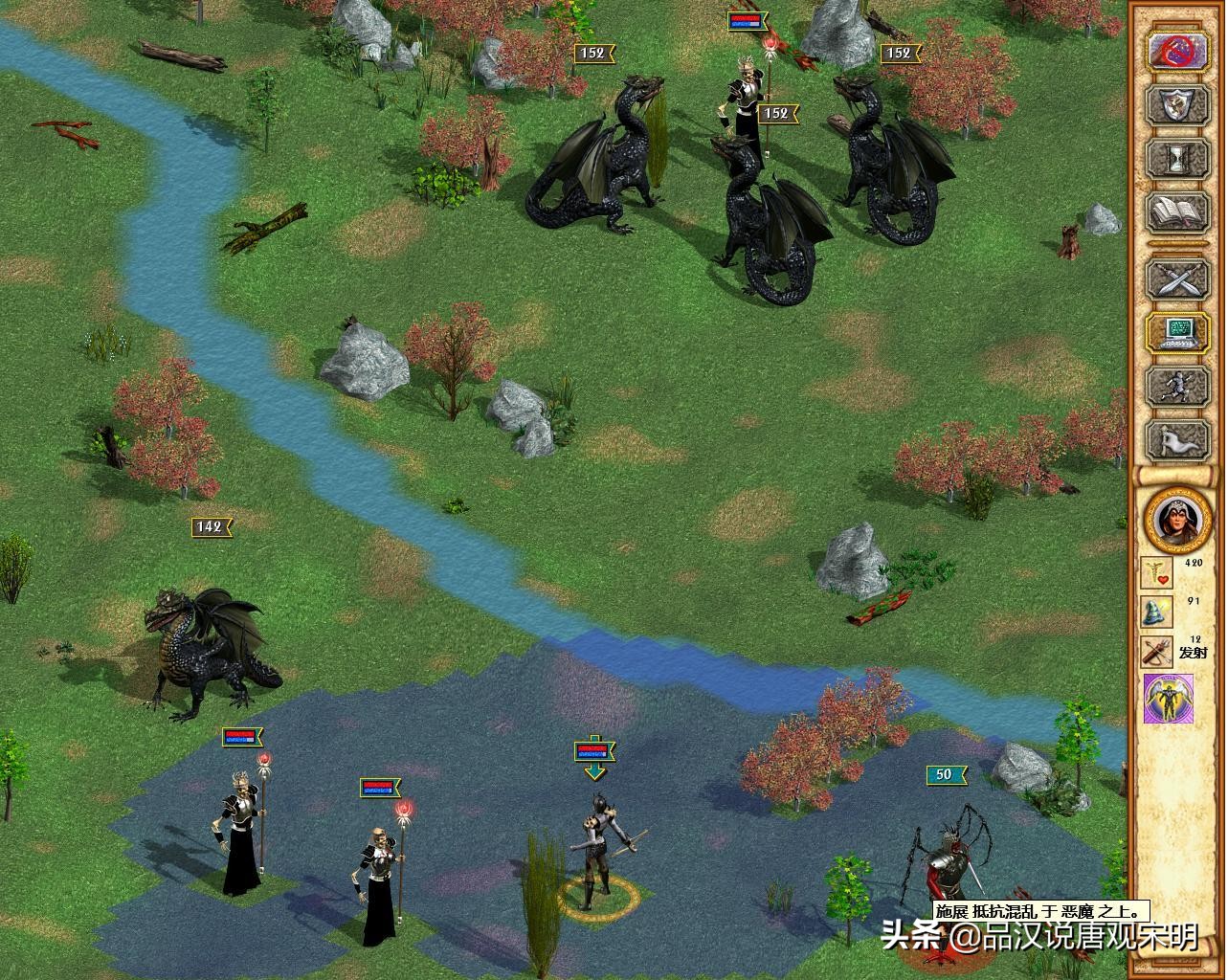The height and width of the screenshot is (980, 1228).
Task: Choose the shield defend button
Action: (x=1176, y=105)
